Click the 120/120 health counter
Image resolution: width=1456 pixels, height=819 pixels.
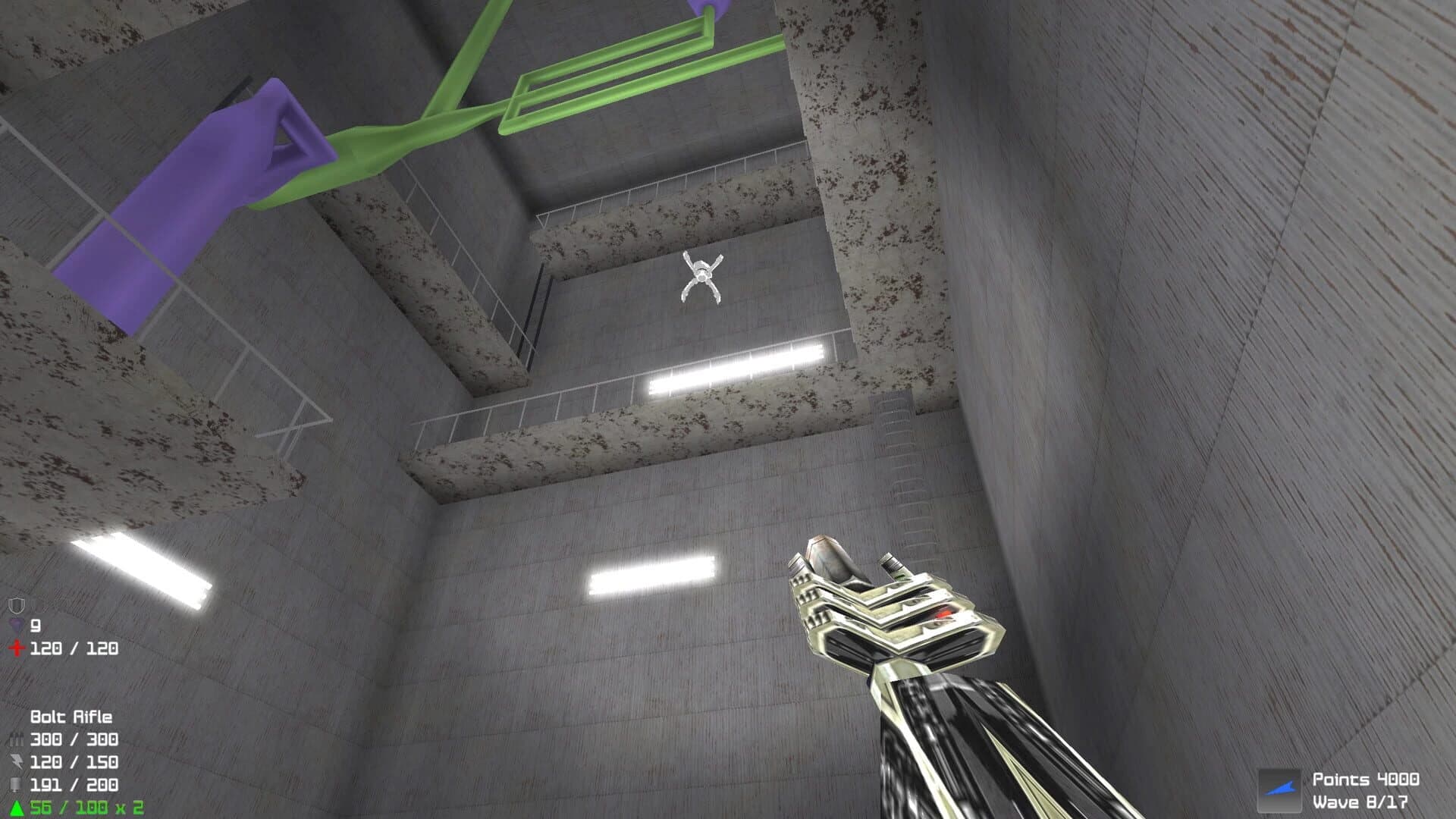tap(74, 648)
